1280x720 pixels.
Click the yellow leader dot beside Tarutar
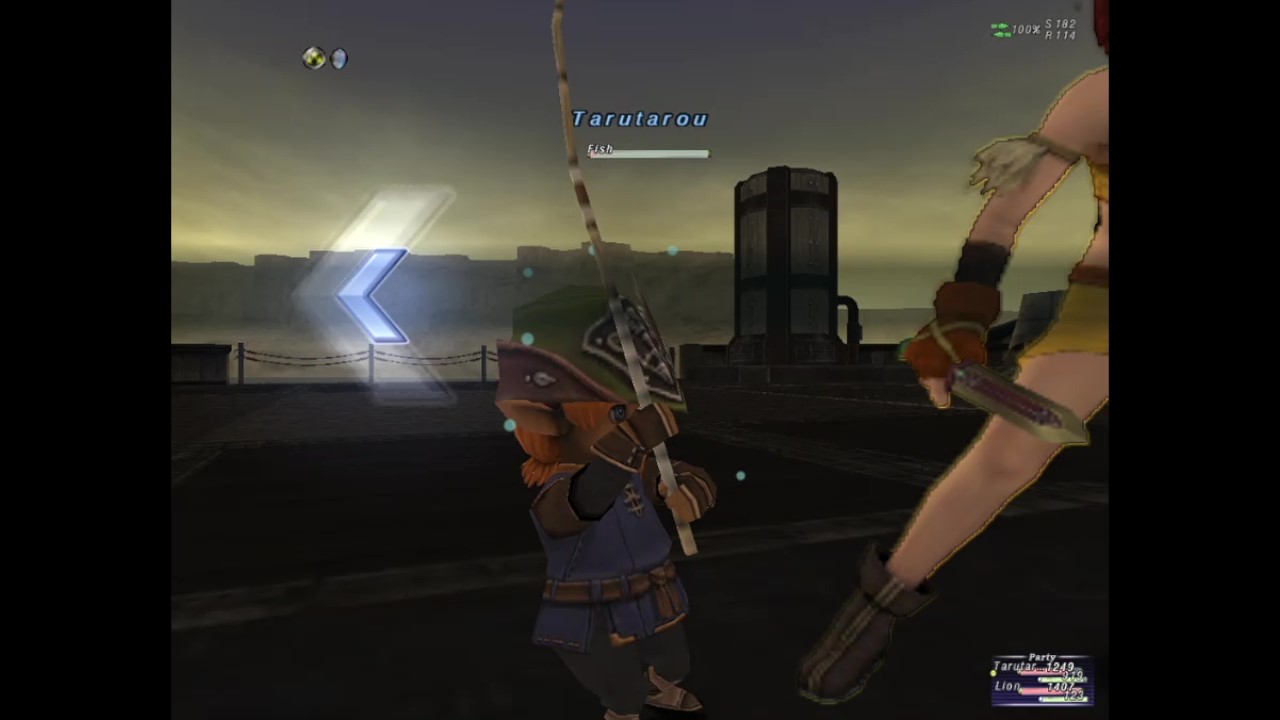point(993,673)
